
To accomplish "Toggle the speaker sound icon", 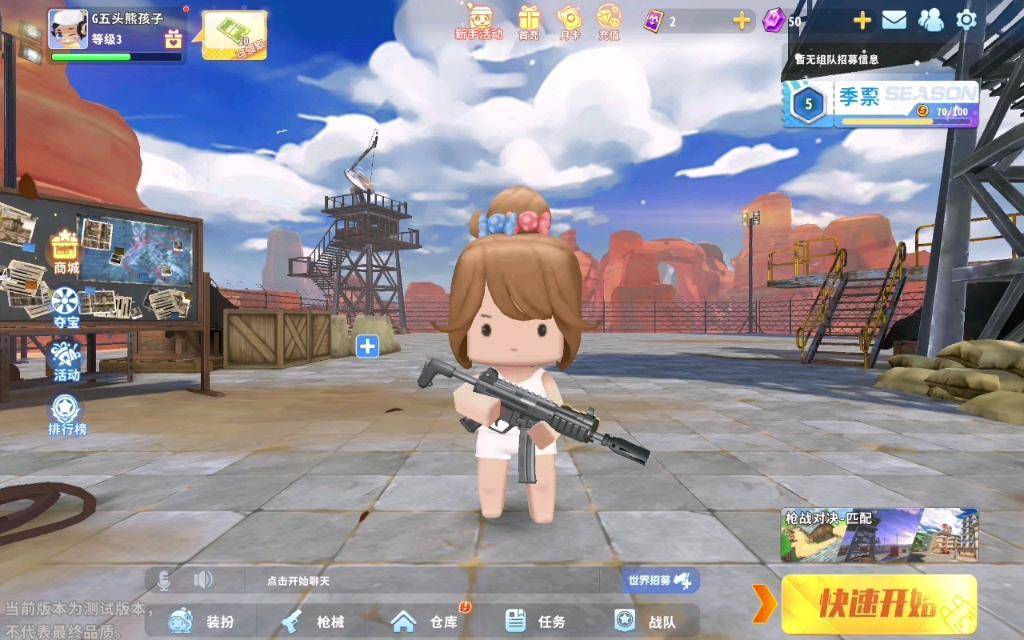I will (203, 579).
